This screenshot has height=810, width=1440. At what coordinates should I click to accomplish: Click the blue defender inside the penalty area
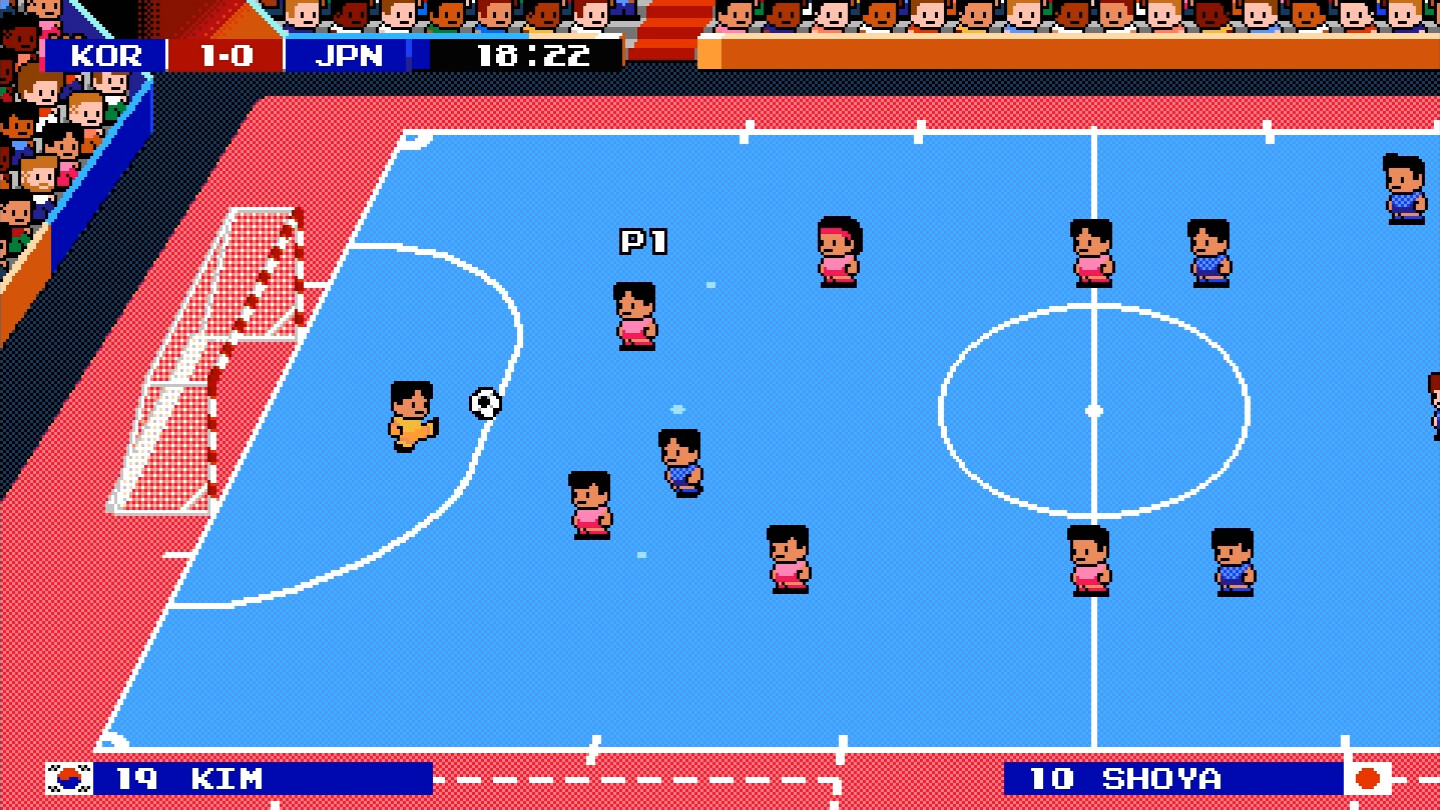[x=679, y=460]
